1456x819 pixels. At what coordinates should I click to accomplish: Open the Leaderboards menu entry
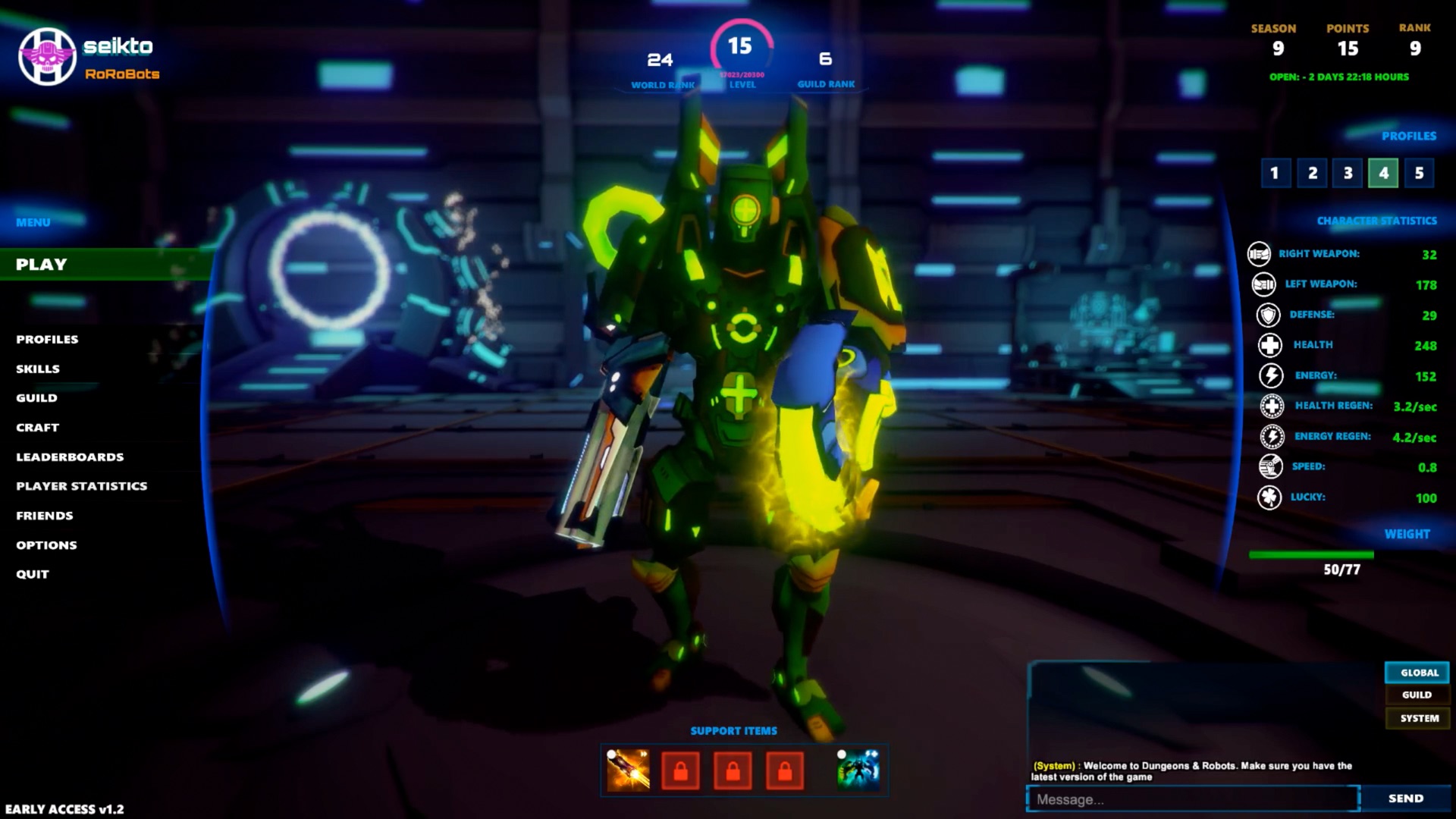point(71,457)
